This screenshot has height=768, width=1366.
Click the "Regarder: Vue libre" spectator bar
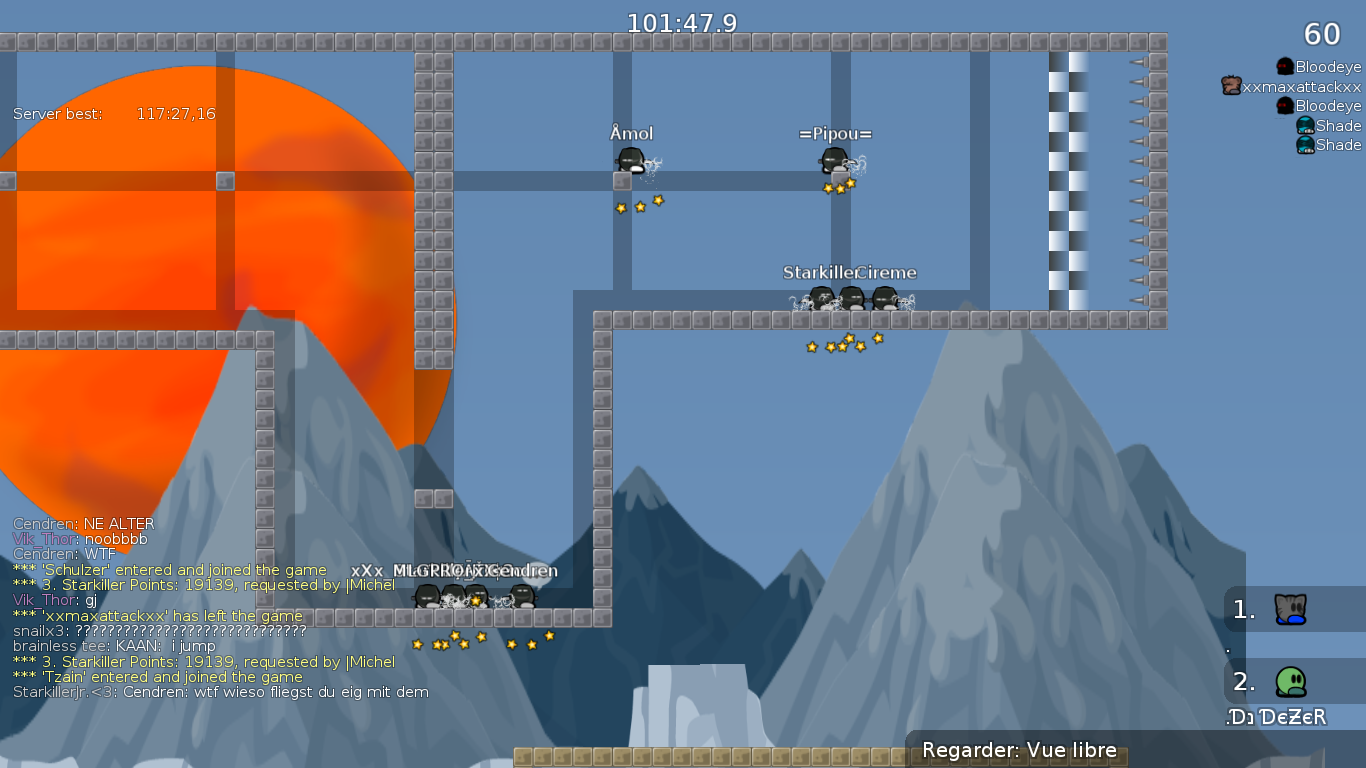(1019, 751)
